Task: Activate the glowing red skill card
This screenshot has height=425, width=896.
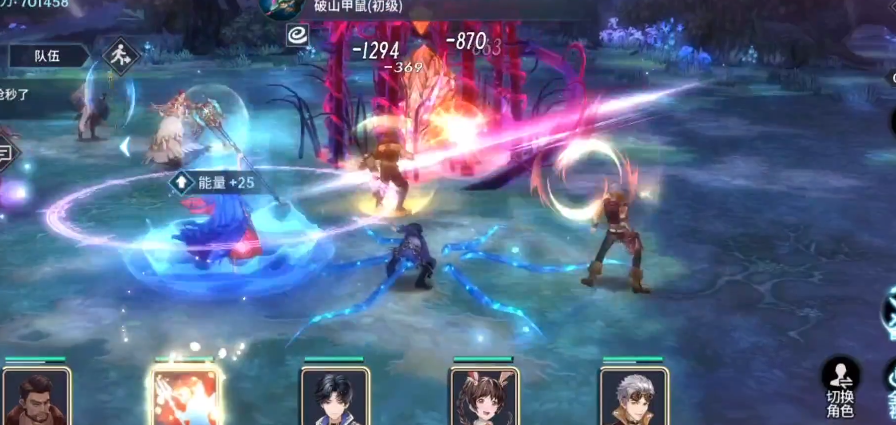Action: (185, 397)
